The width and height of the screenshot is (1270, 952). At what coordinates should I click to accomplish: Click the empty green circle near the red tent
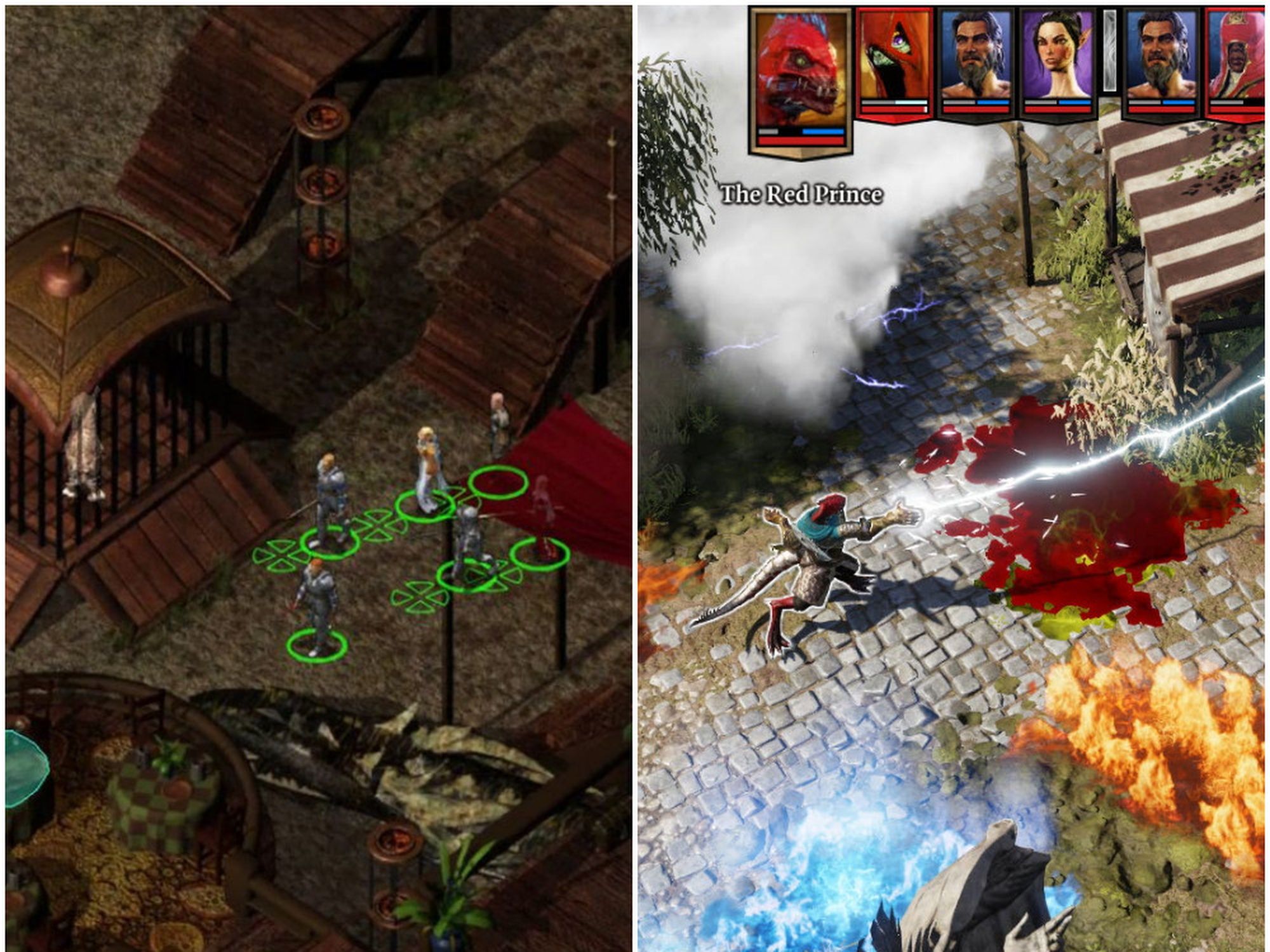click(498, 484)
